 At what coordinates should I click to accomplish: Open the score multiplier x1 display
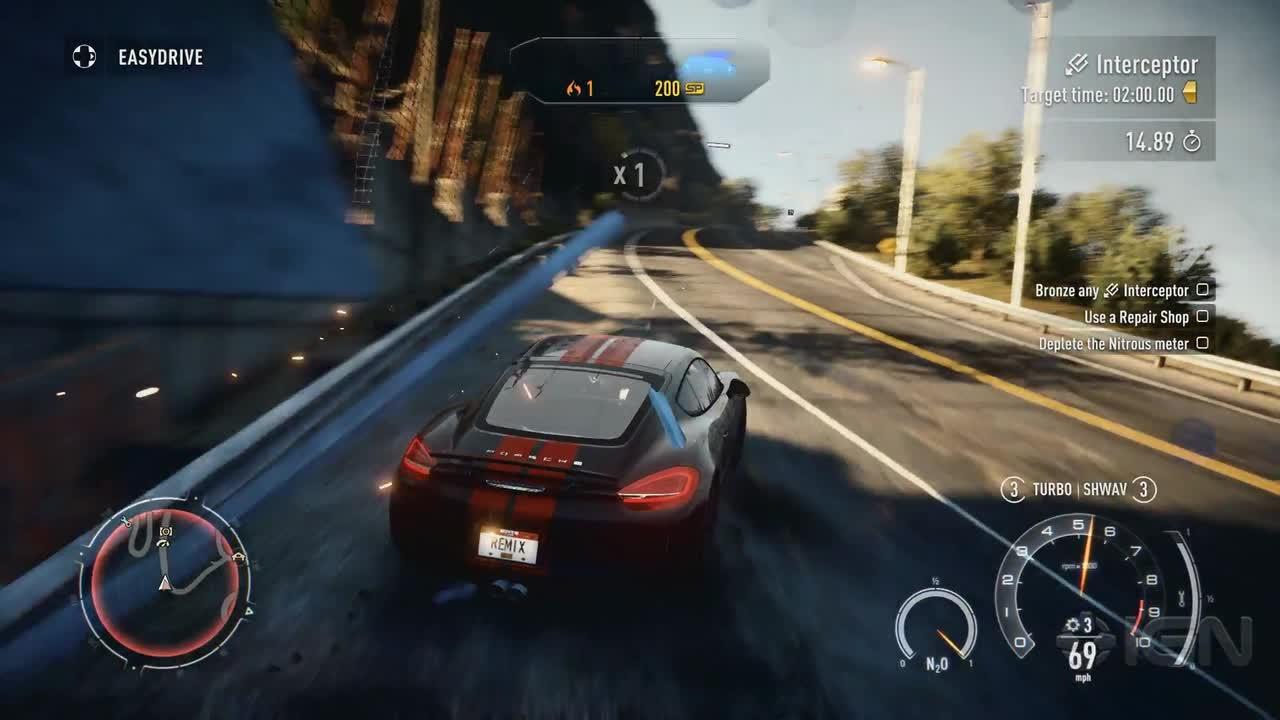630,172
